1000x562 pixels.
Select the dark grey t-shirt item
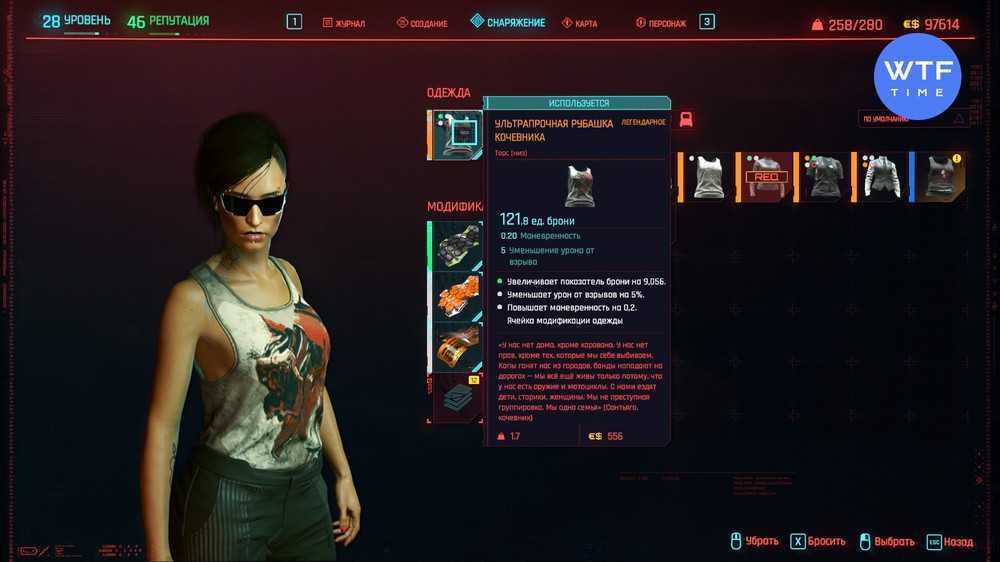click(x=825, y=176)
